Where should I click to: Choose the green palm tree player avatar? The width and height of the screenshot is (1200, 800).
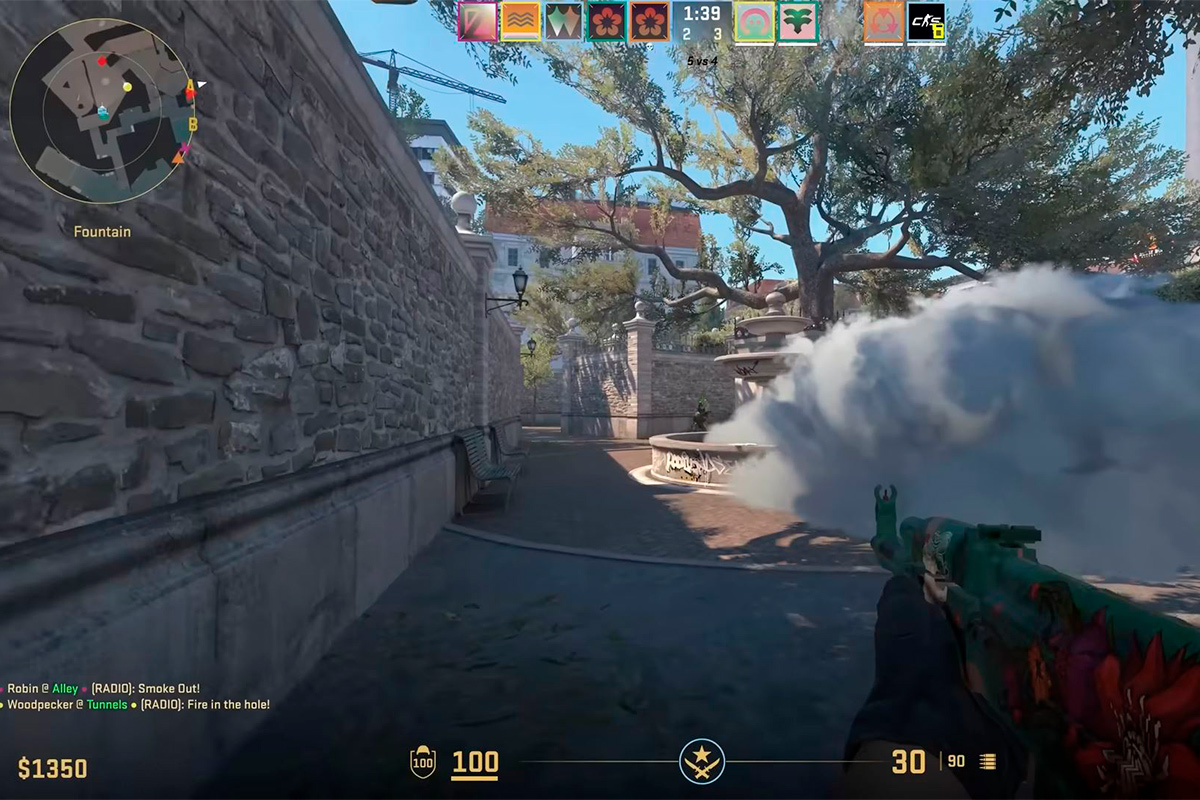(798, 21)
